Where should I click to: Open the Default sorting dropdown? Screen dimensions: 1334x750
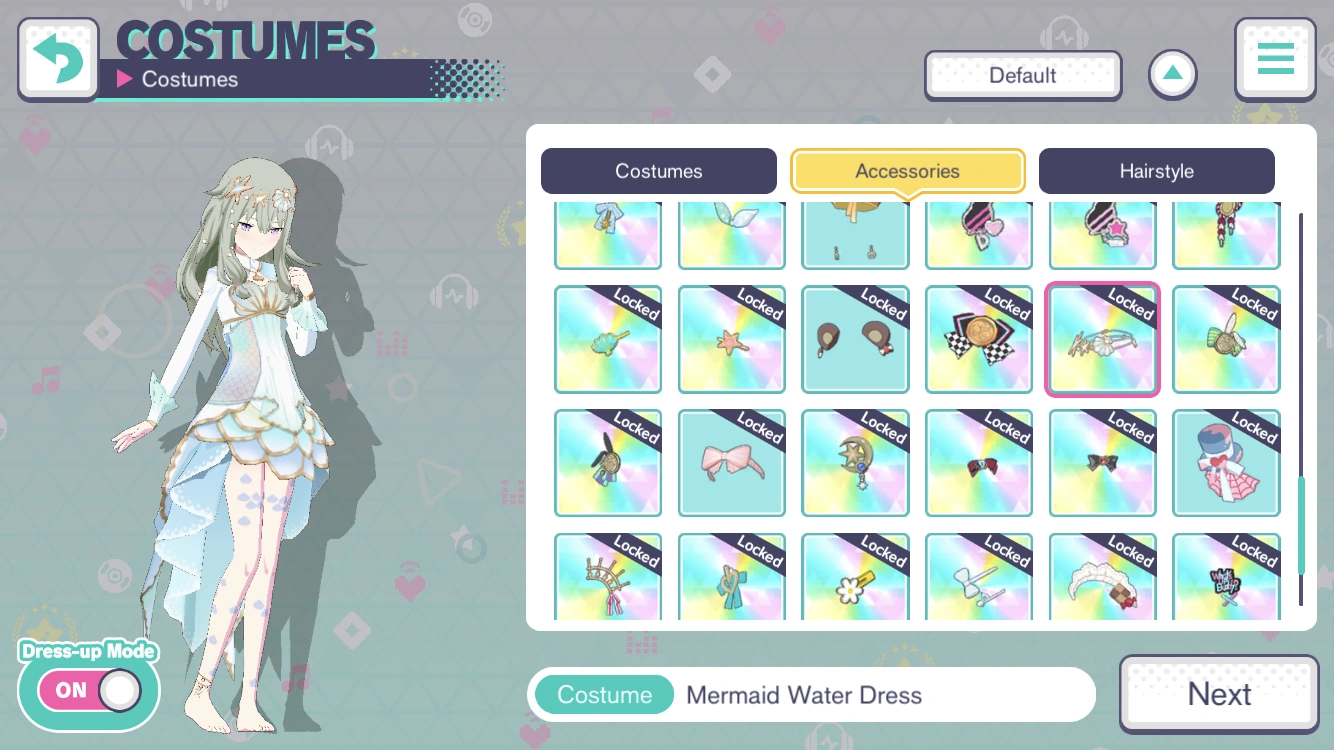(x=1023, y=74)
